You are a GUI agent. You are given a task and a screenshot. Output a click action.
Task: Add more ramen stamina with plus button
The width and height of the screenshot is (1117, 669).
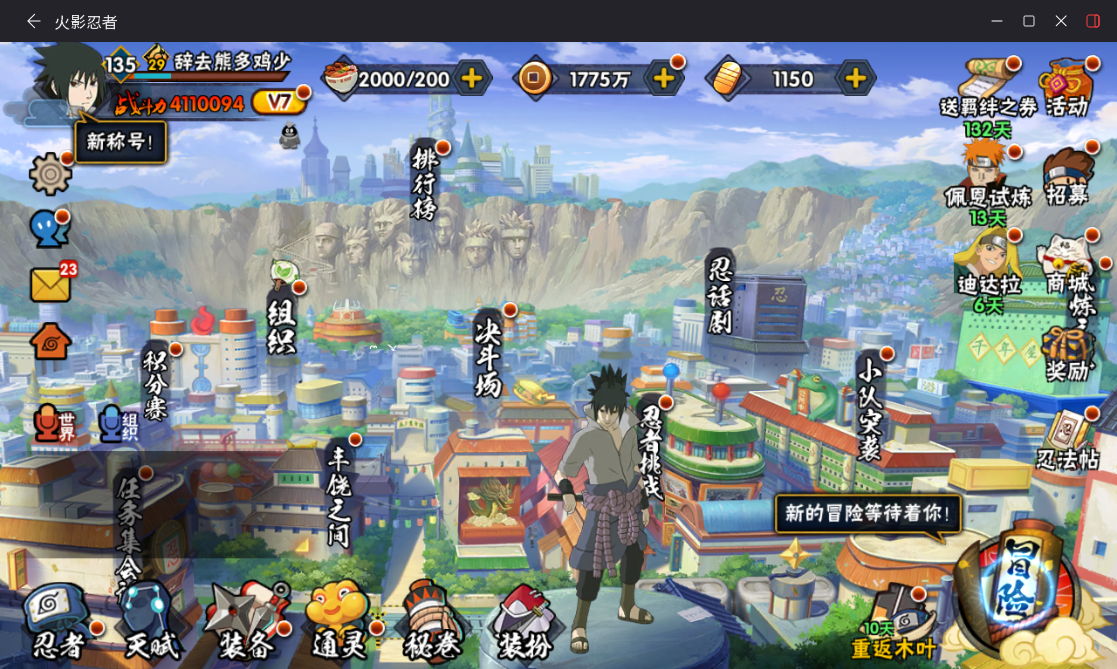tap(471, 78)
